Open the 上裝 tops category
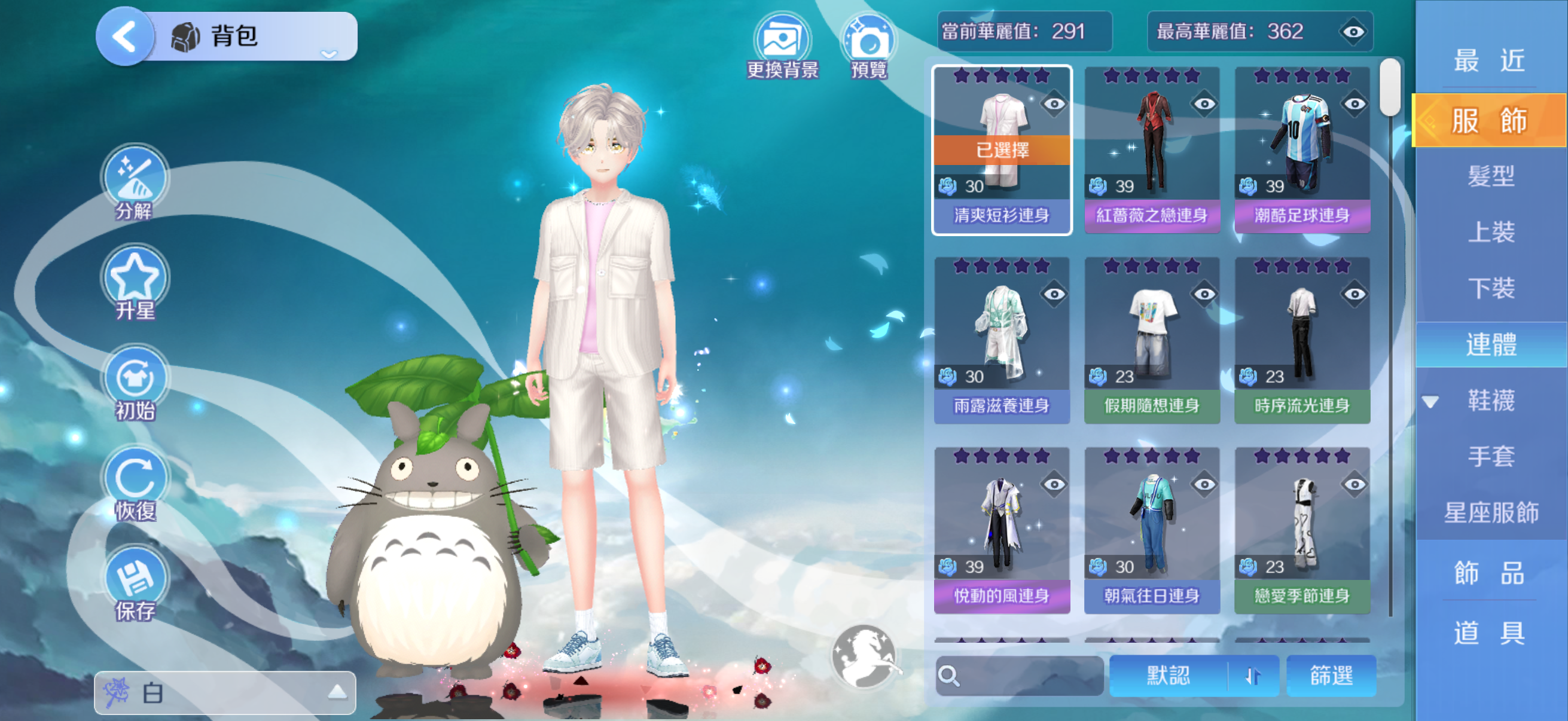1568x721 pixels. point(1491,232)
